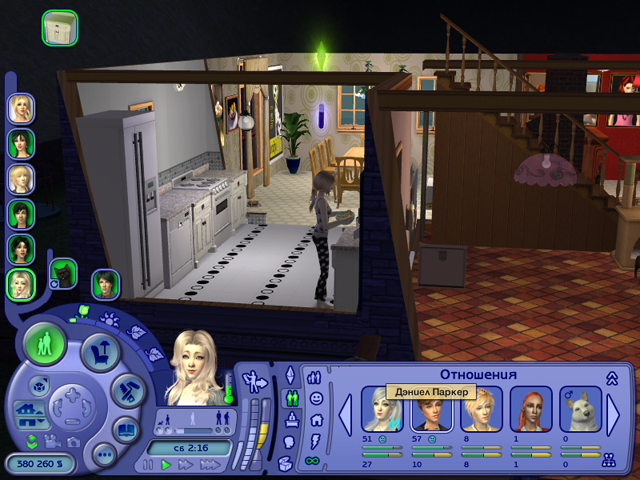Screen dimensions: 640x480
Task: Open the needs tab with the smiley face
Action: pos(315,398)
